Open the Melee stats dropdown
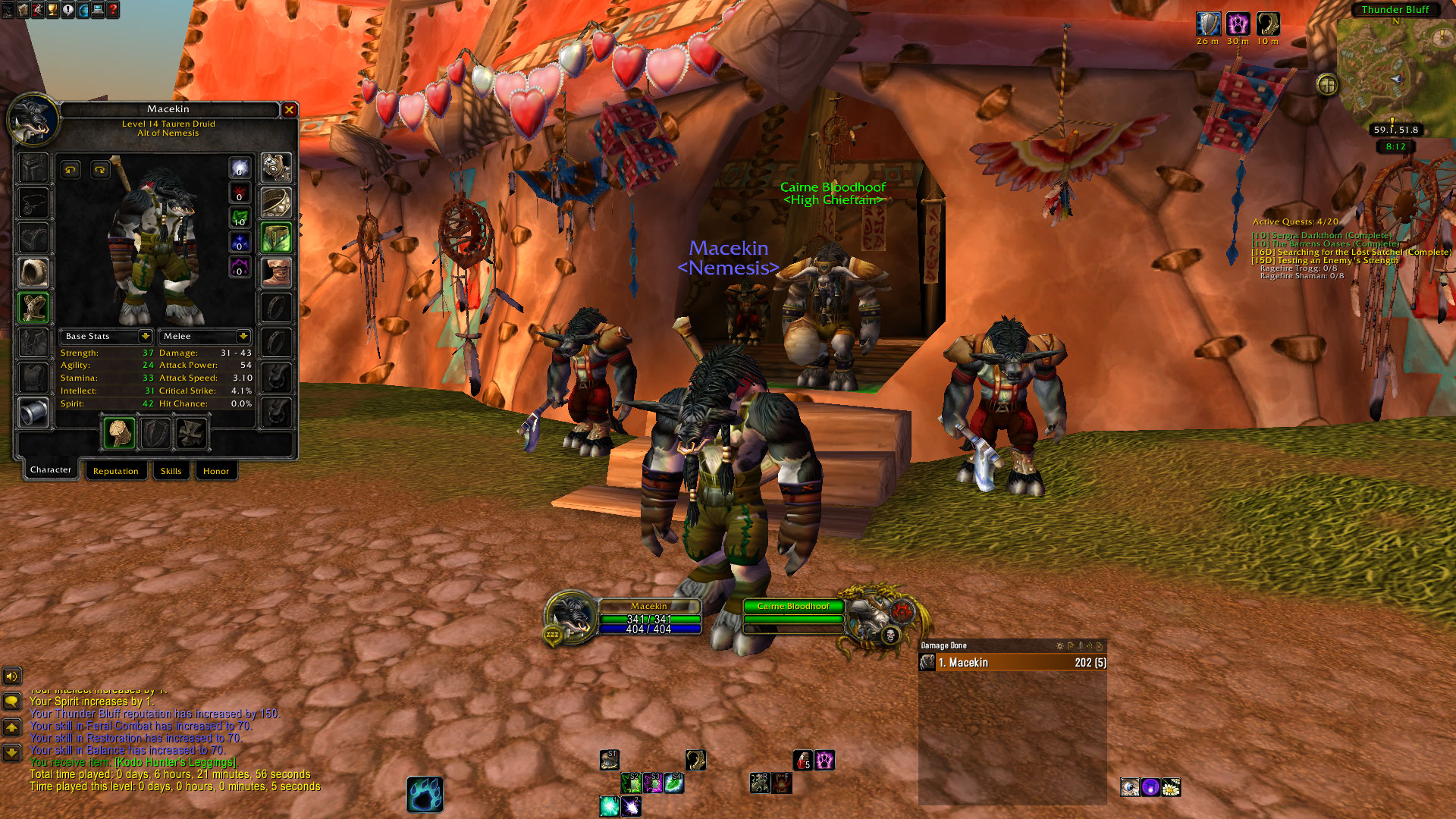Screen dimensions: 1456x819 pyautogui.click(x=243, y=336)
